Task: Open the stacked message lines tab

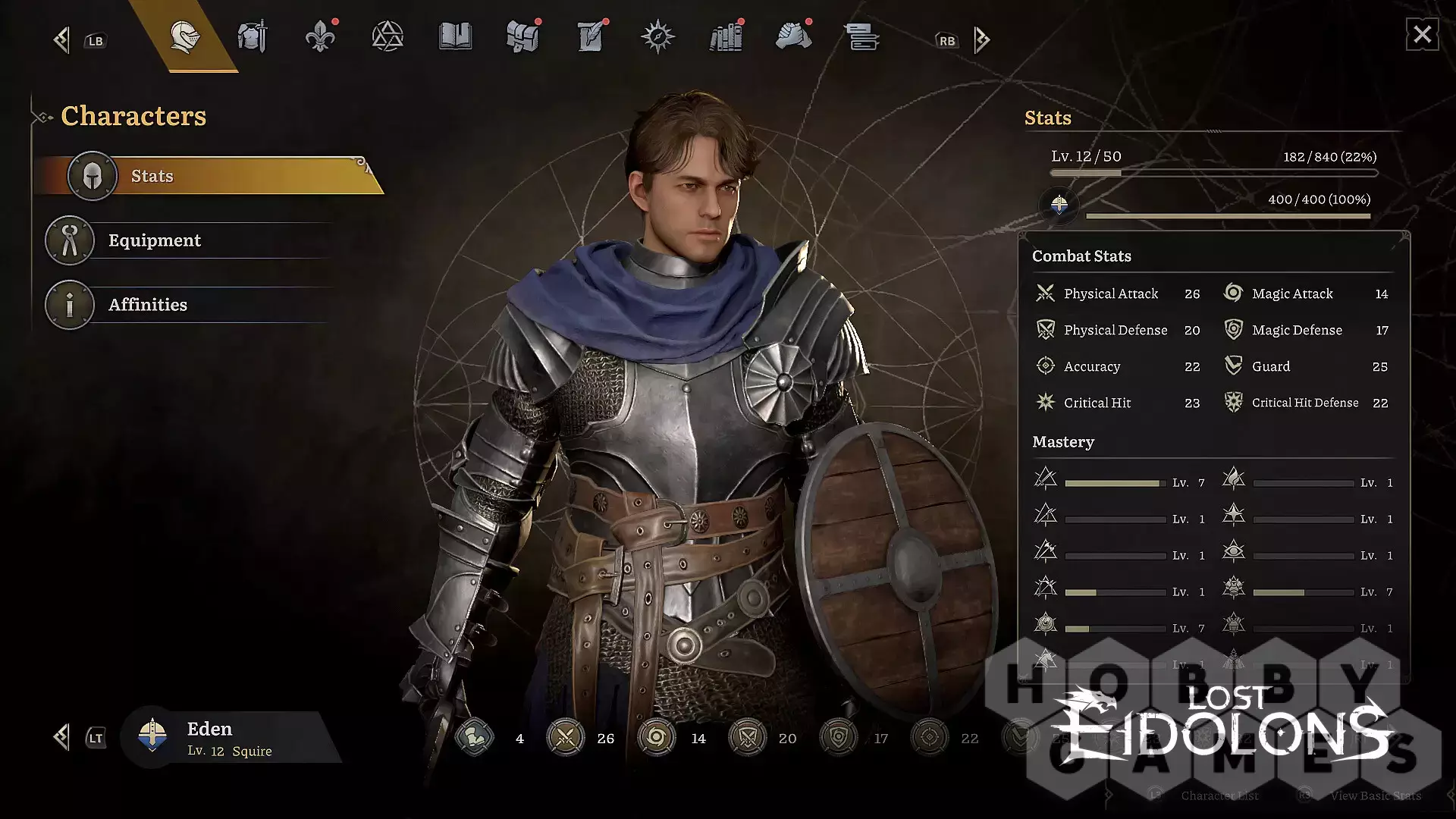Action: click(x=861, y=36)
